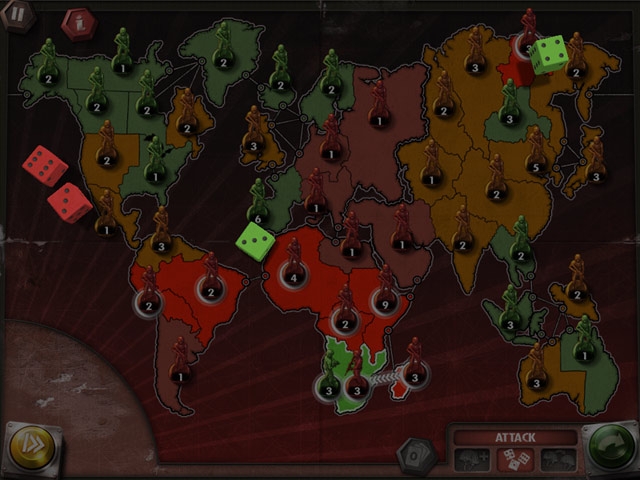Pick the green army with 6 troops
Image resolution: width=640 pixels, height=480 pixels.
(259, 217)
